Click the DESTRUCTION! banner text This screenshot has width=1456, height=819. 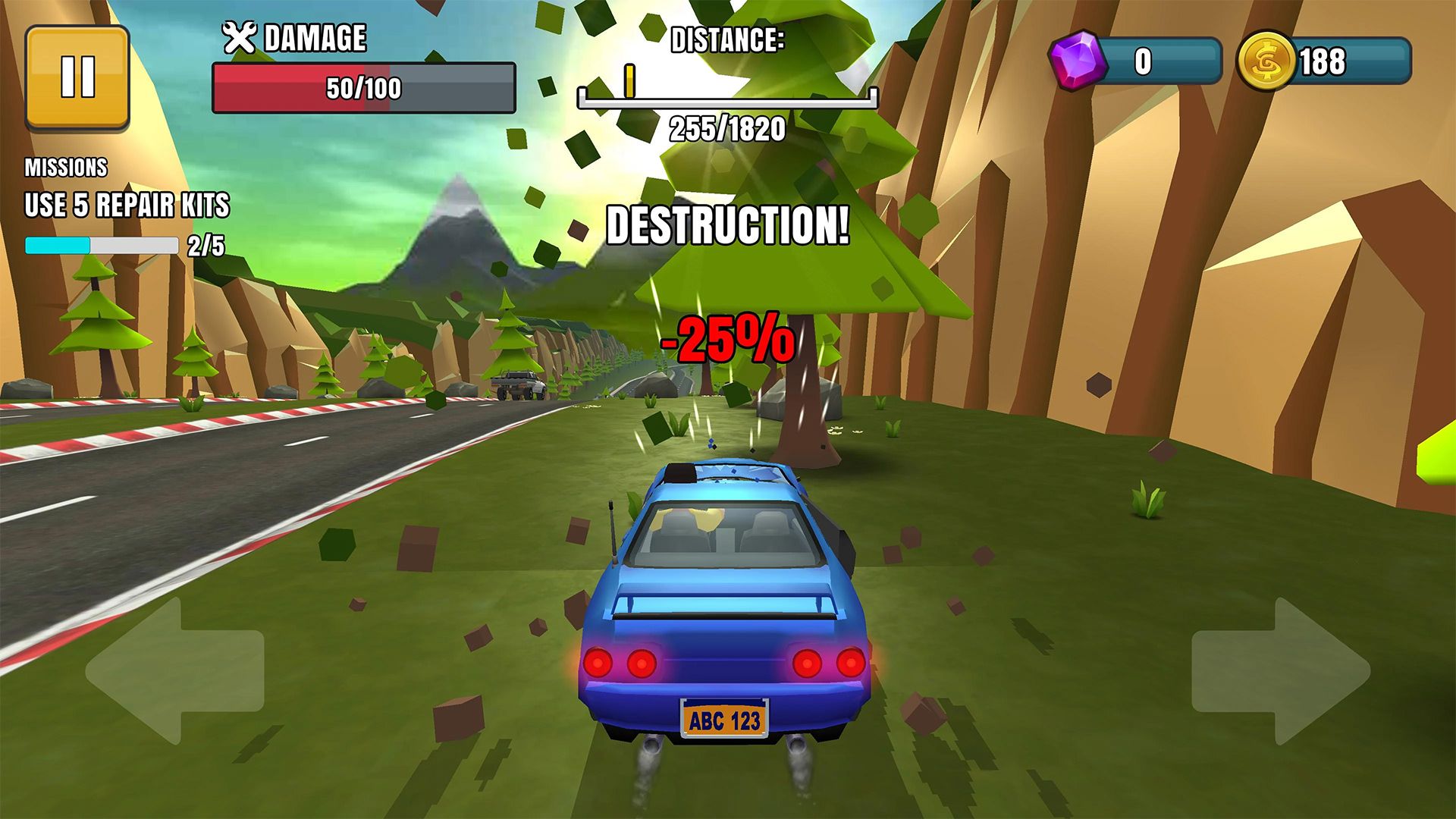(x=728, y=225)
